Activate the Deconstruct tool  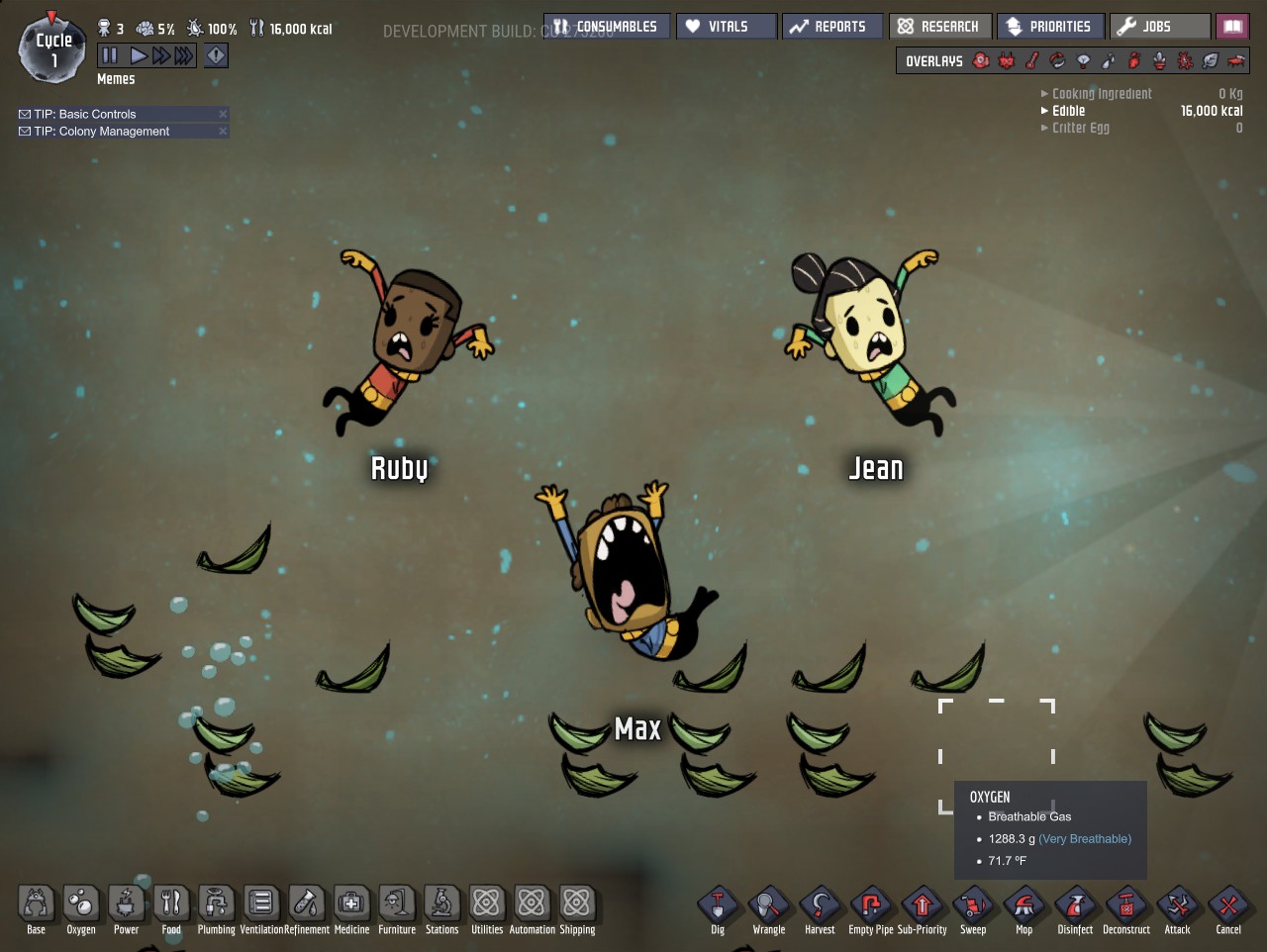click(1126, 907)
